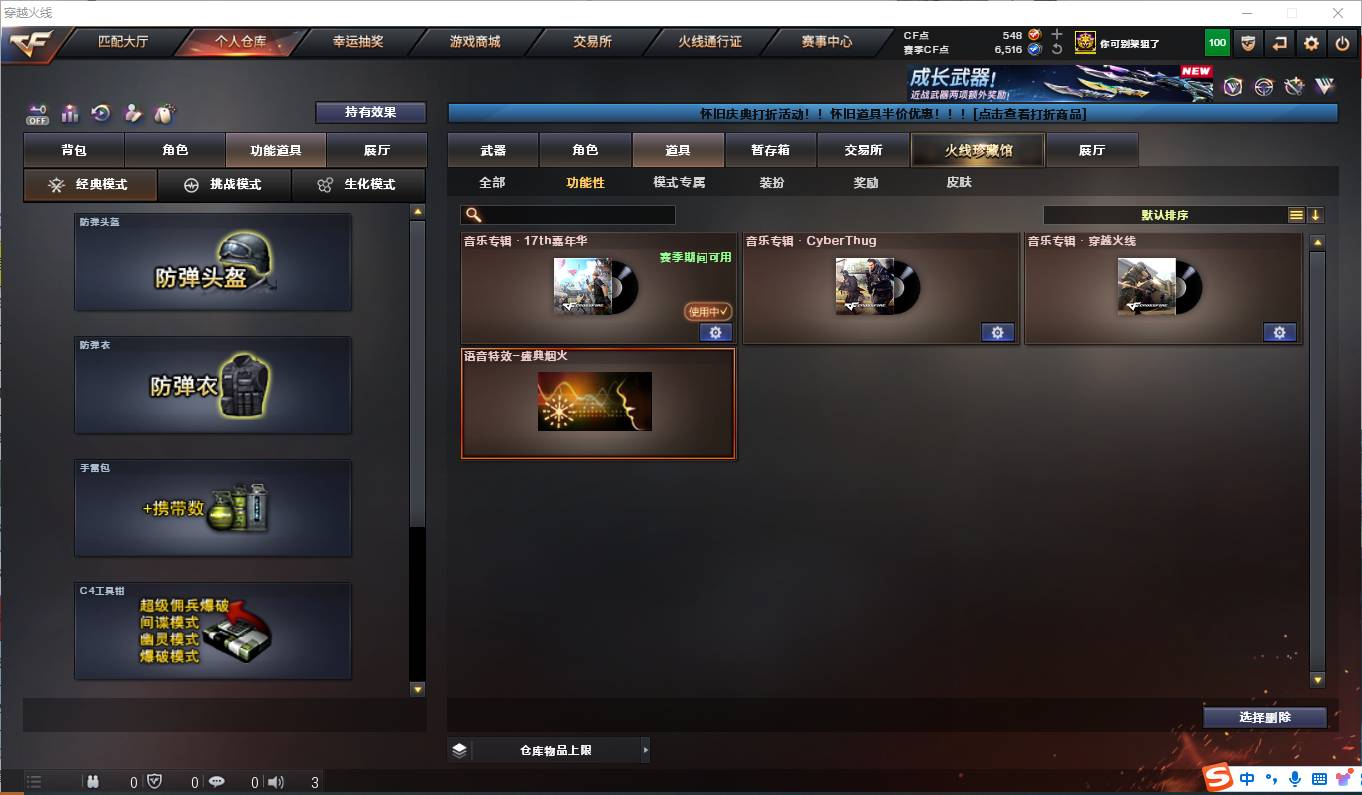Click the 选择删除 button at bottom right
Screen dimensions: 1362x795
click(x=1265, y=717)
